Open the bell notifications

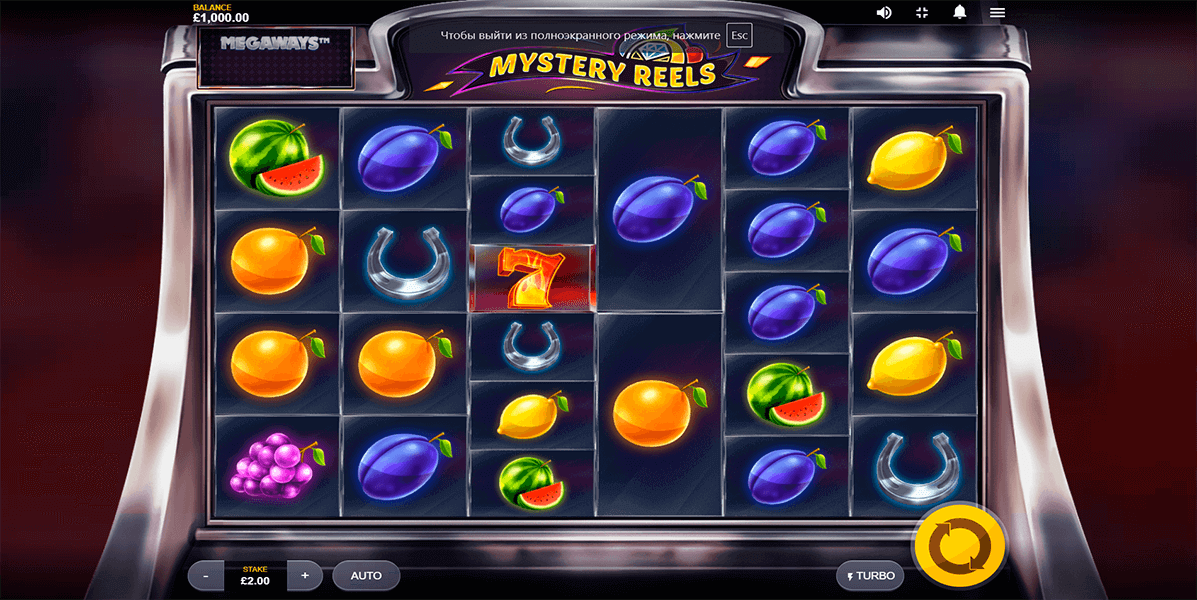[x=960, y=12]
